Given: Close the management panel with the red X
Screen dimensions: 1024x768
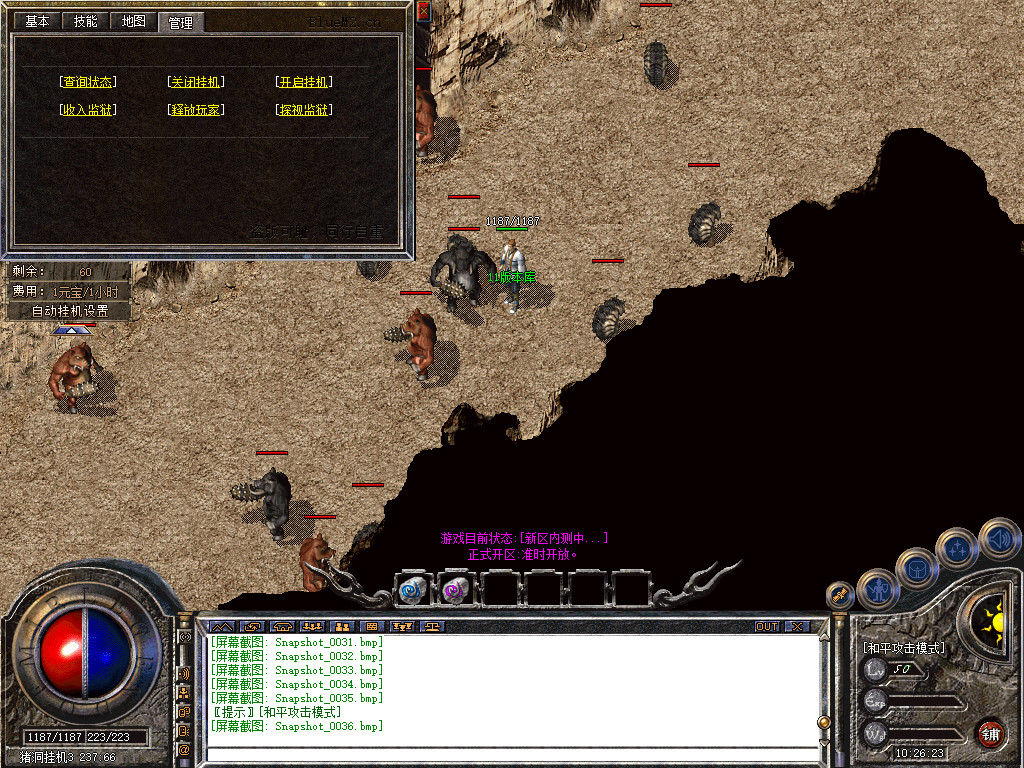Looking at the screenshot, I should point(423,12).
